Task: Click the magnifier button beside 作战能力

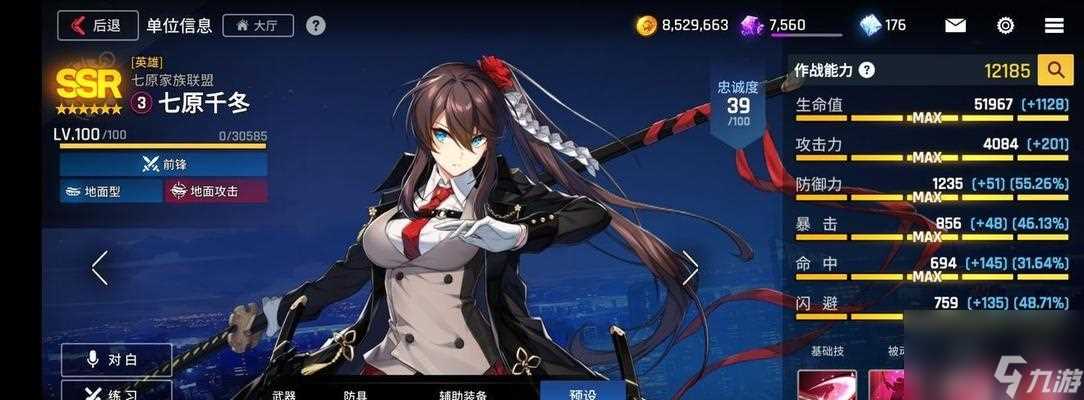Action: (1054, 70)
